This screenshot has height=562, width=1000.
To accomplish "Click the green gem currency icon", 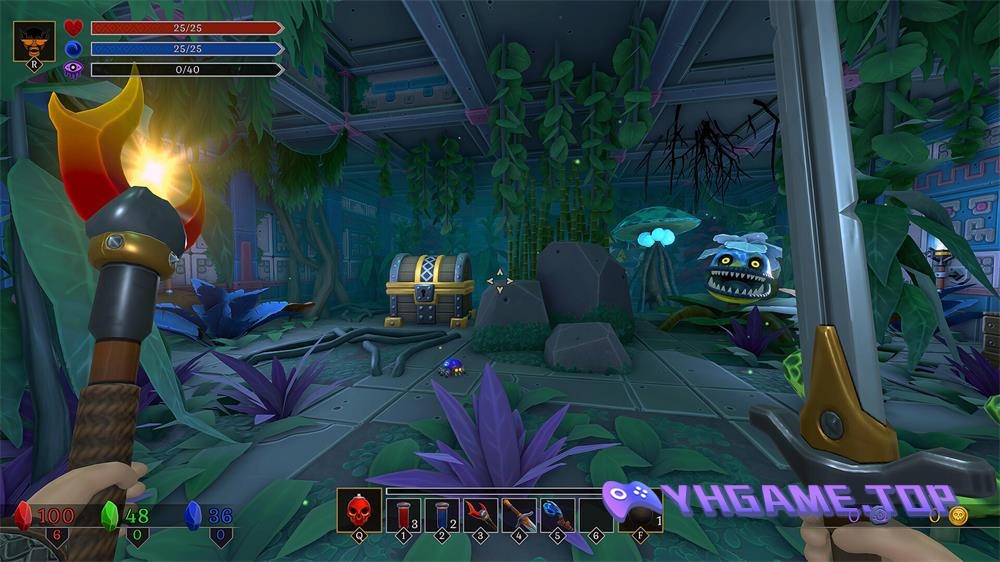I will click(x=110, y=515).
